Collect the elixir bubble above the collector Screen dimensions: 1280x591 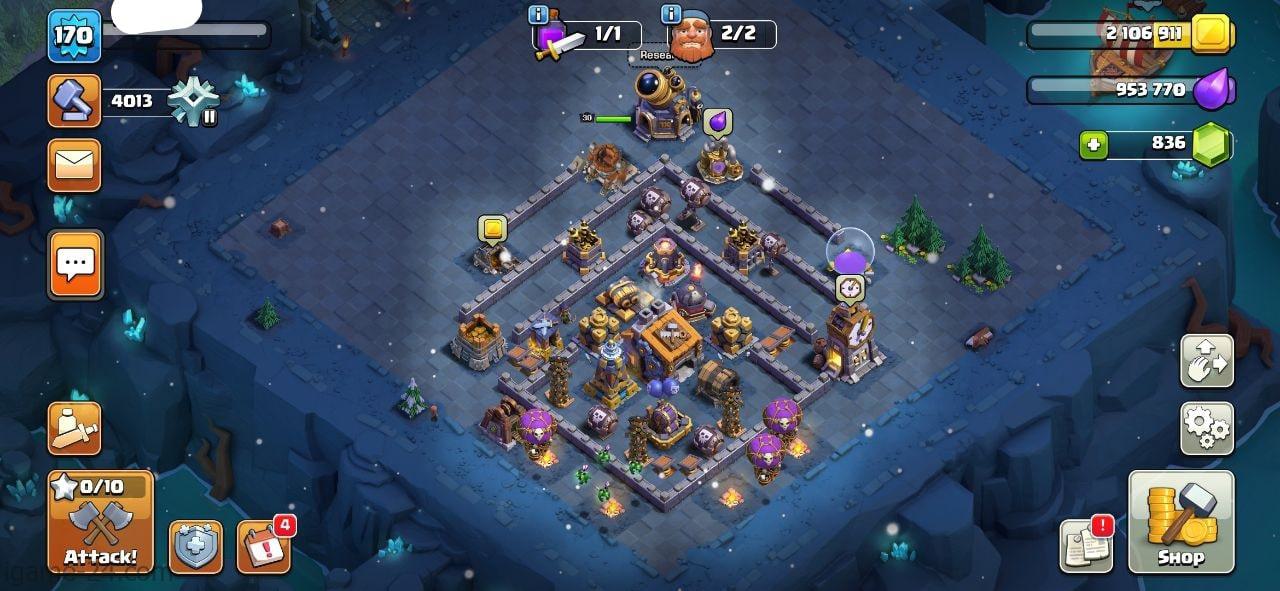(x=717, y=122)
